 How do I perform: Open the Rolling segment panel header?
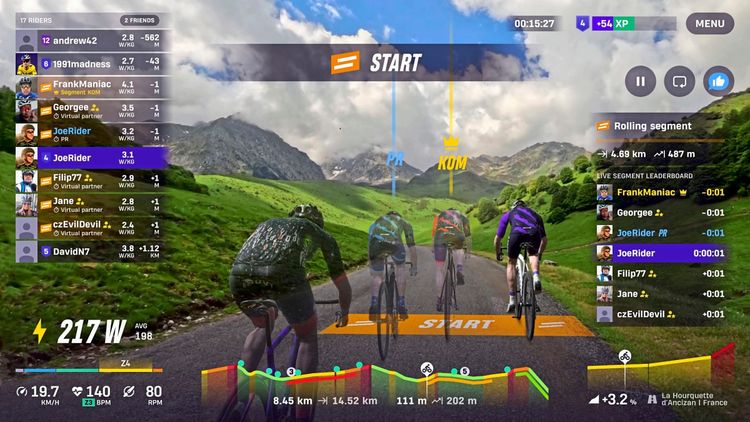[662, 126]
